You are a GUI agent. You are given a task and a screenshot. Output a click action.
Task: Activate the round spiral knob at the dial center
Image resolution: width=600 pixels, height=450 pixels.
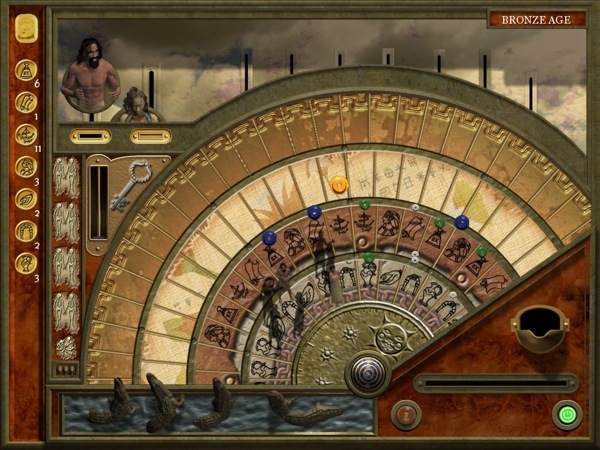367,375
